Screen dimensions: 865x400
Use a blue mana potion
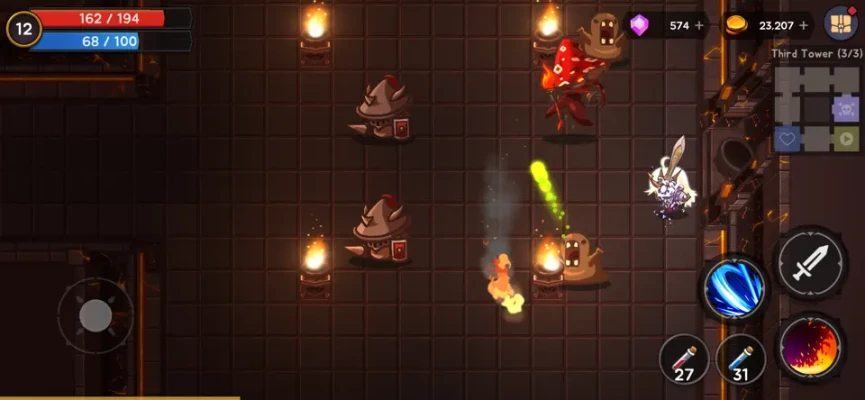click(741, 359)
